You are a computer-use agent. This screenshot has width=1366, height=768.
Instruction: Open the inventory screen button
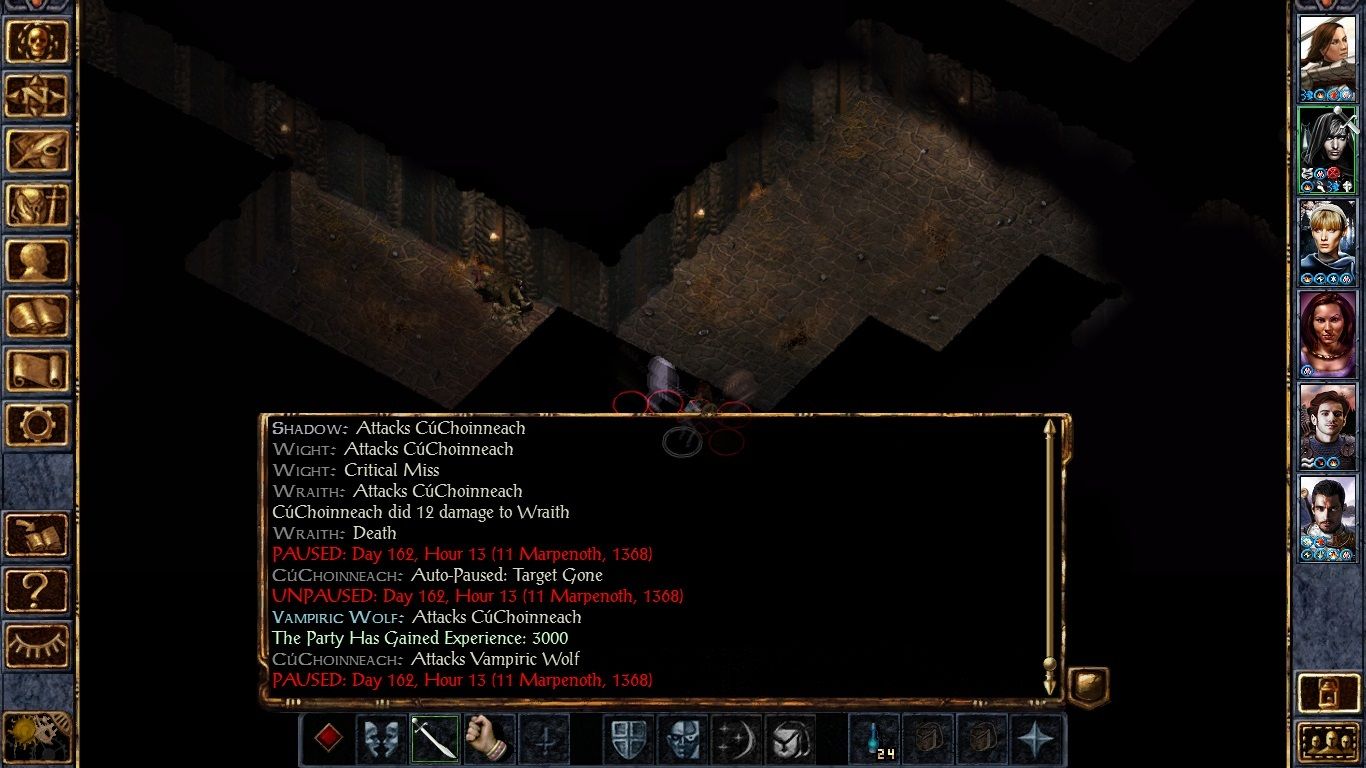[x=38, y=206]
